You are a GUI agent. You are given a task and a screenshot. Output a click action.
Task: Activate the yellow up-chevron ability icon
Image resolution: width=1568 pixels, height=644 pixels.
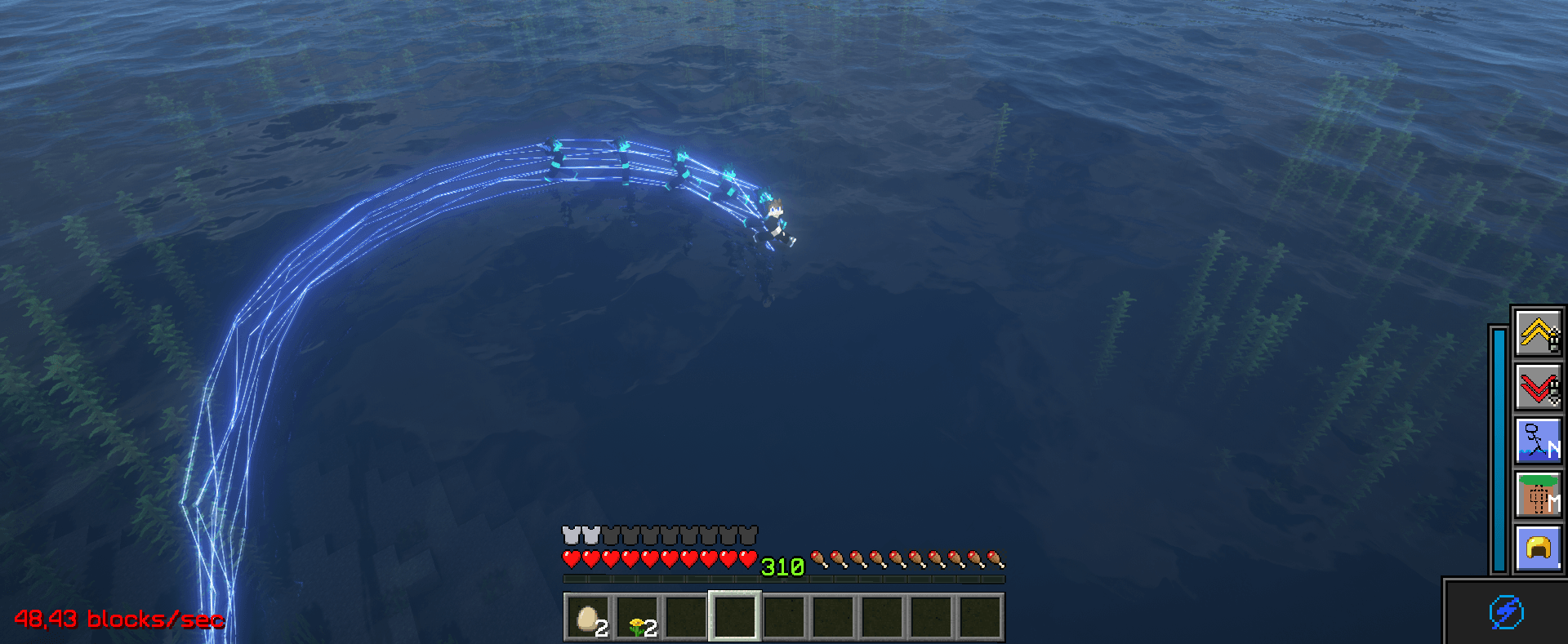coord(1539,332)
